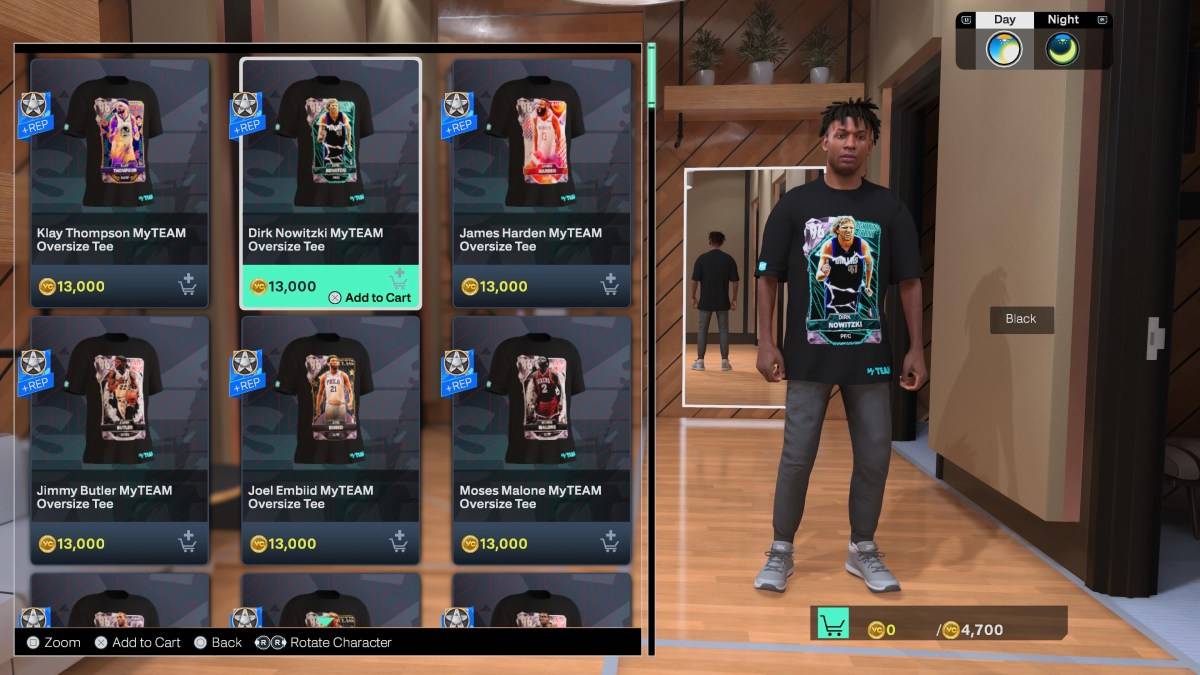
Task: Switch lighting to Night
Action: [1062, 40]
